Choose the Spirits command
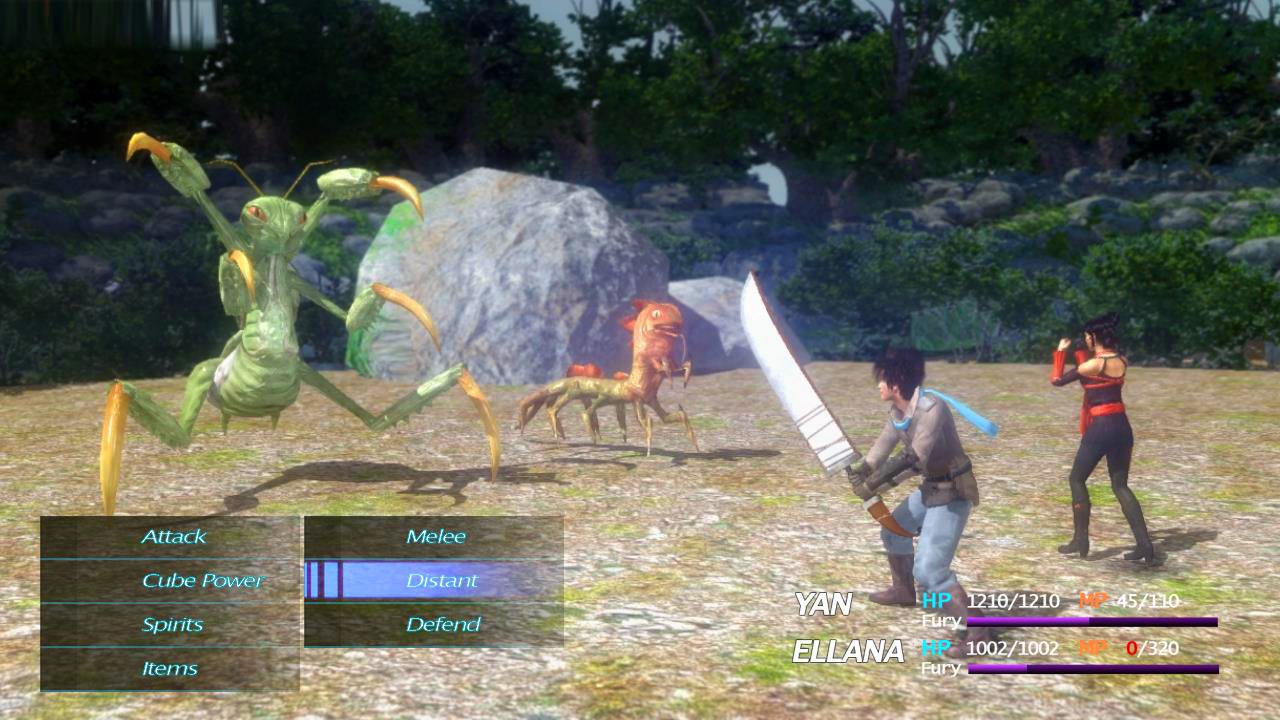 [172, 625]
